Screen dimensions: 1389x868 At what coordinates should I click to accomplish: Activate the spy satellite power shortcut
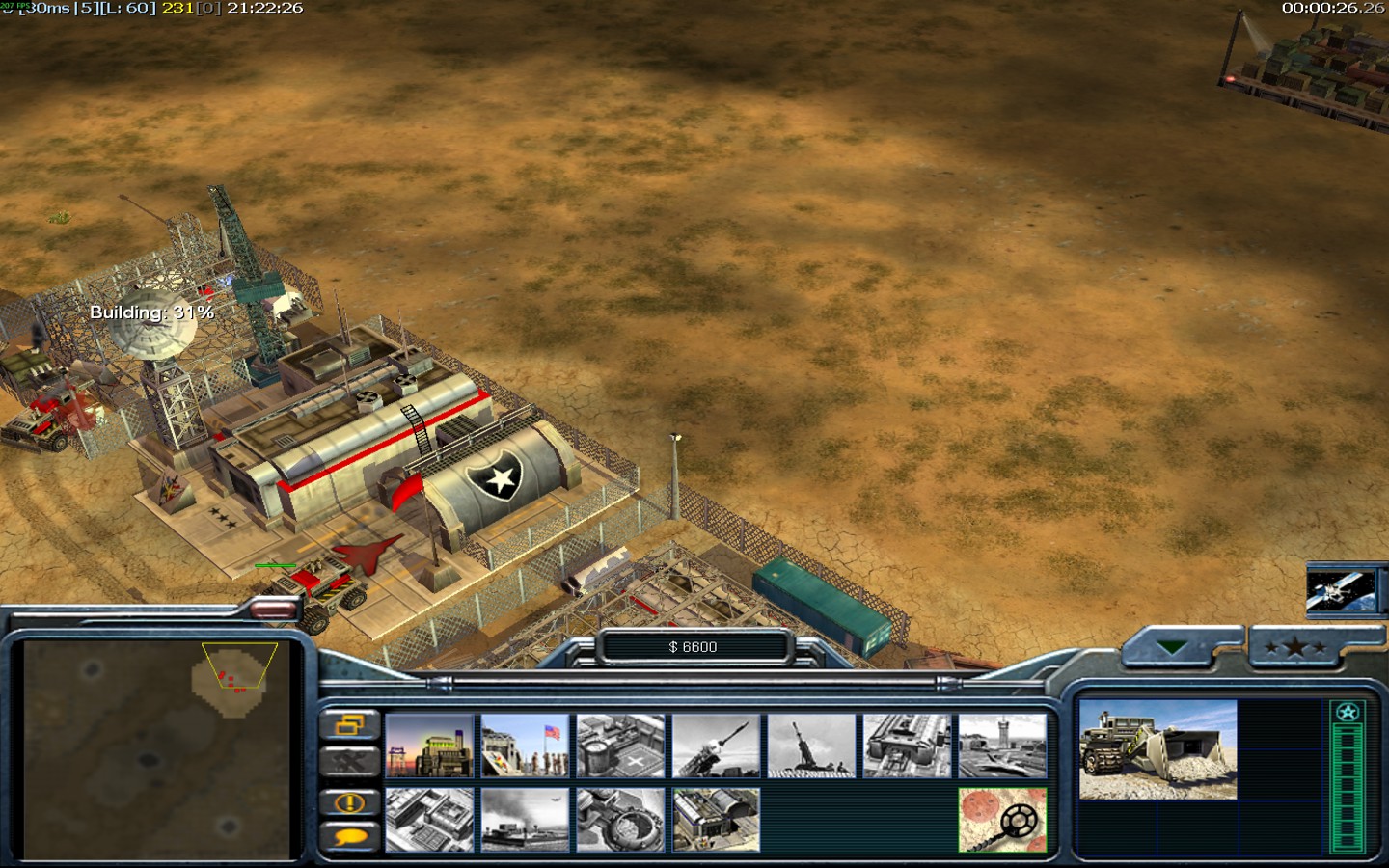[x=1340, y=590]
